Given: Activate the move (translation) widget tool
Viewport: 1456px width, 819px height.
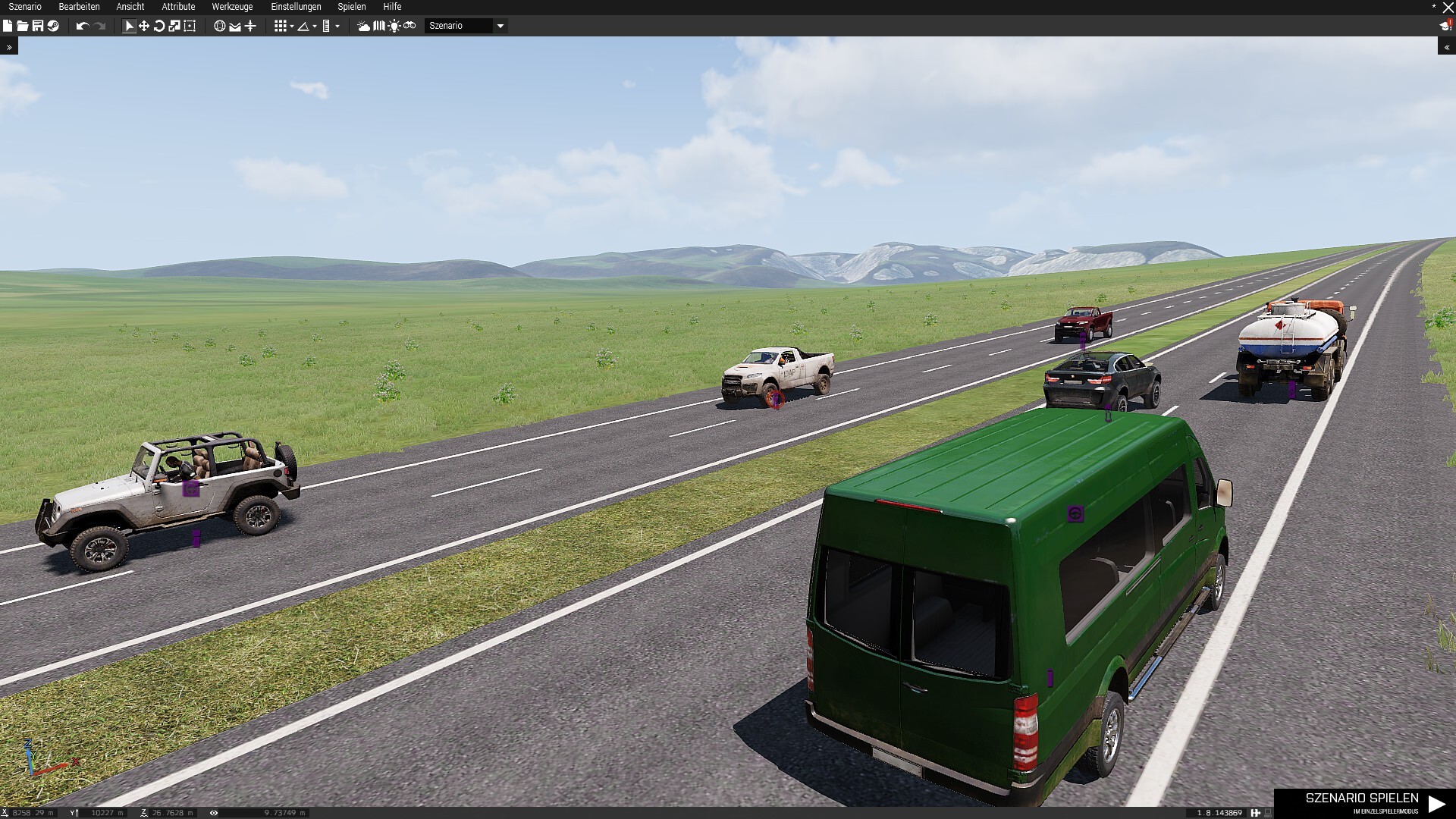Looking at the screenshot, I should point(144,26).
